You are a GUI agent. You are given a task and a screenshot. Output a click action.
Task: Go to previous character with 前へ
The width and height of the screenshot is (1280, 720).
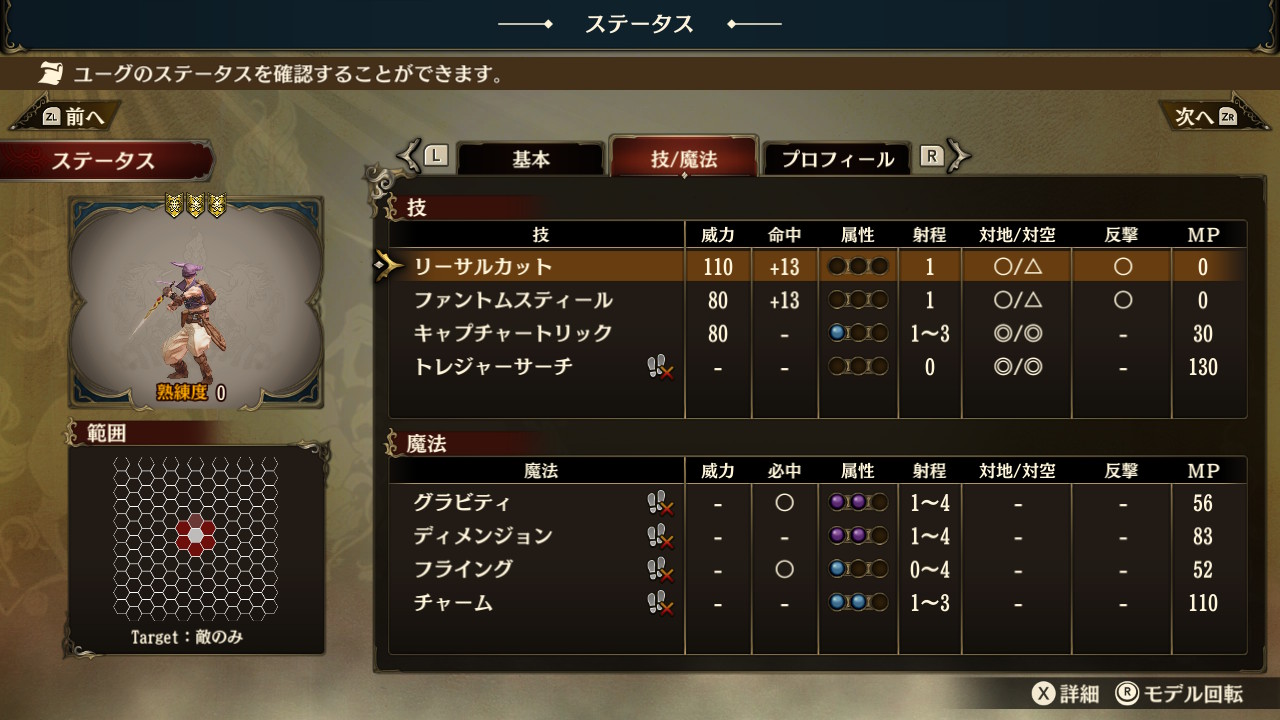click(x=68, y=116)
